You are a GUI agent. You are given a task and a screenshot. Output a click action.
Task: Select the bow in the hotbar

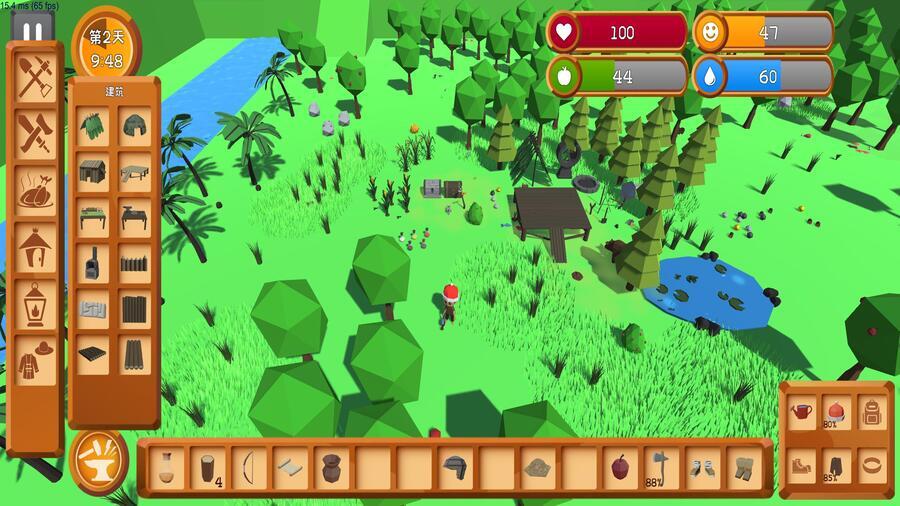pyautogui.click(x=248, y=467)
